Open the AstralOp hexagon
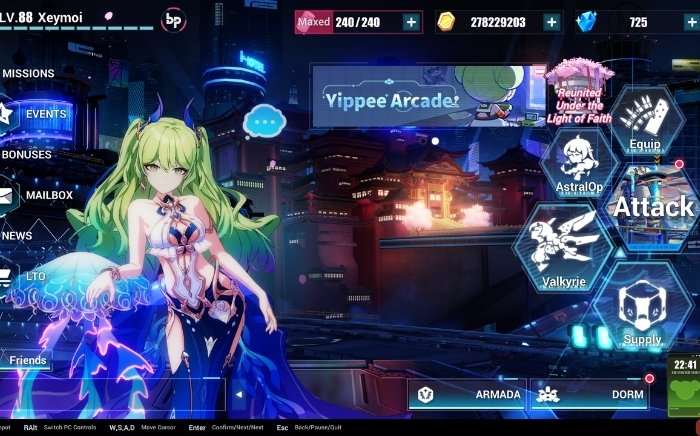 pos(579,167)
